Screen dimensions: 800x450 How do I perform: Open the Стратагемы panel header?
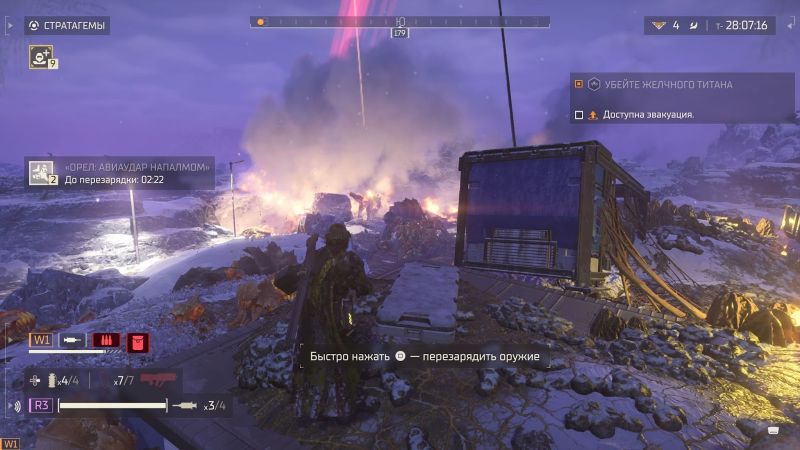pos(67,25)
